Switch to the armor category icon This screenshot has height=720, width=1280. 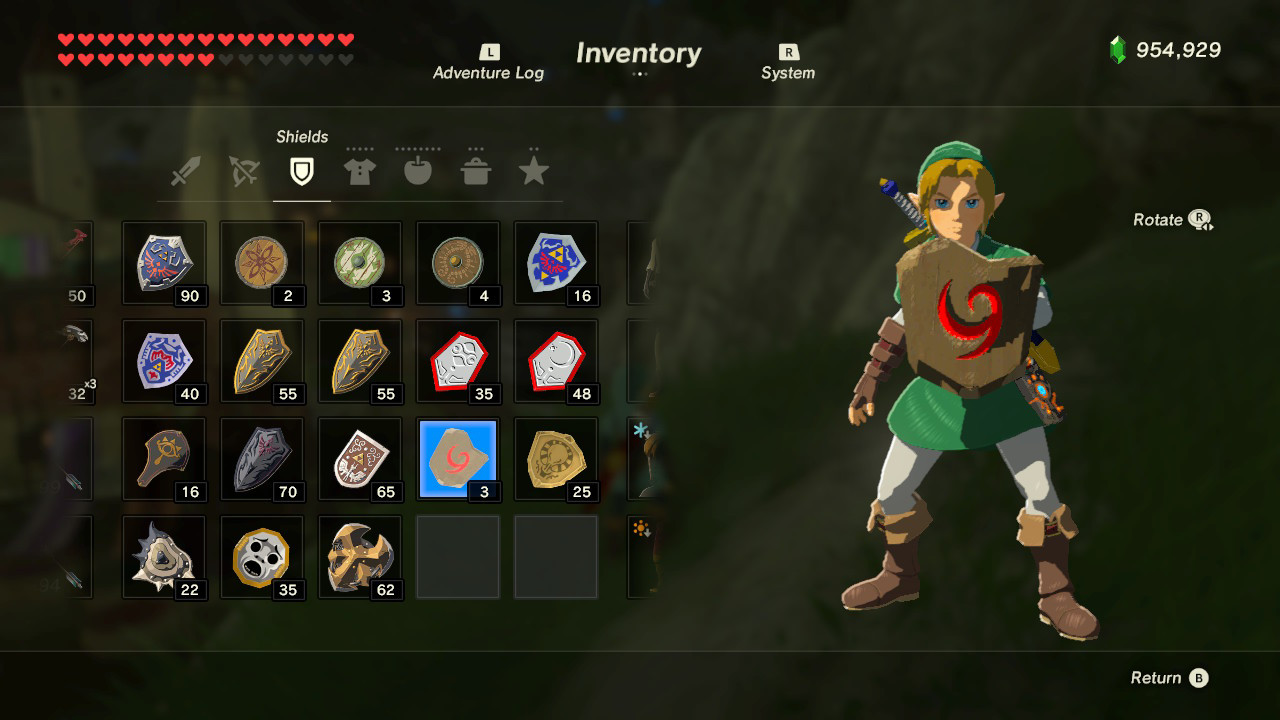(x=360, y=170)
